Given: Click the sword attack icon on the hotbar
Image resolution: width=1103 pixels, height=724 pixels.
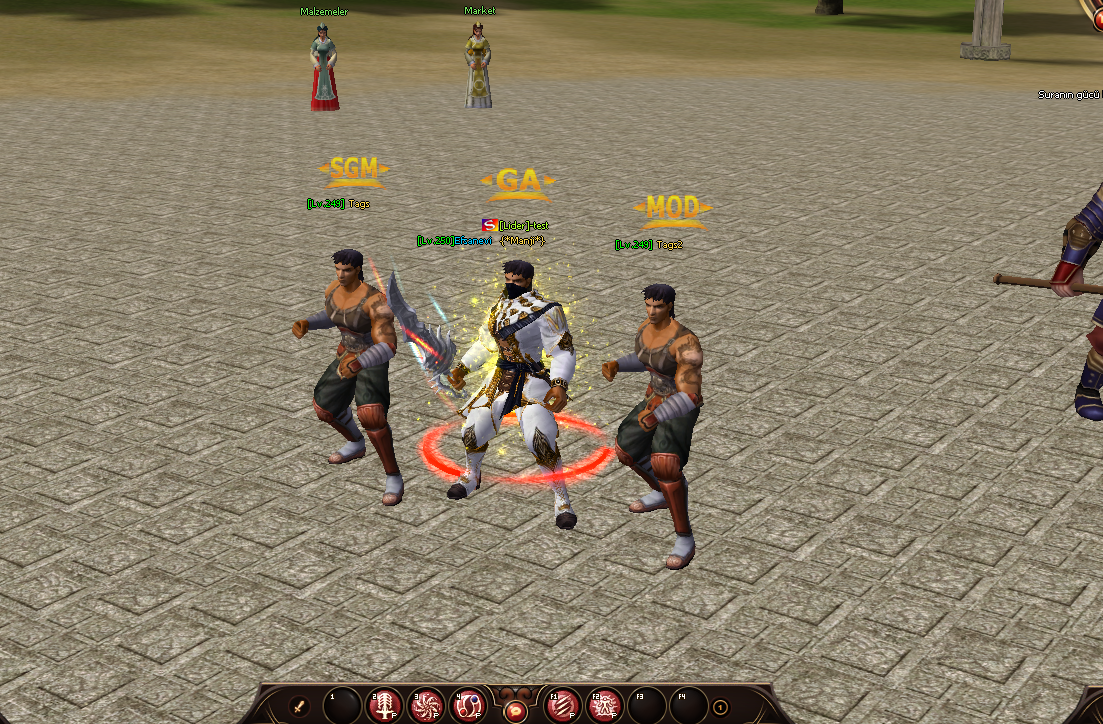Looking at the screenshot, I should pyautogui.click(x=298, y=707).
